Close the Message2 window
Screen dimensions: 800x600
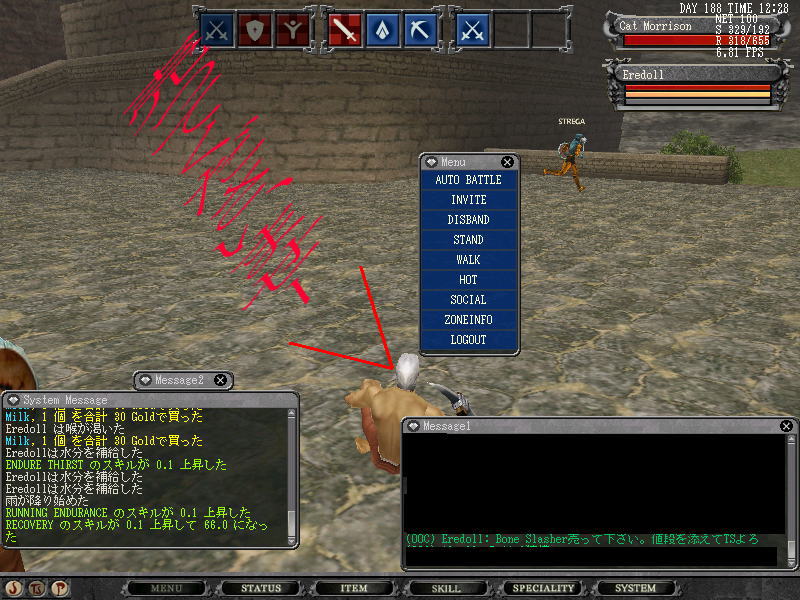point(220,380)
